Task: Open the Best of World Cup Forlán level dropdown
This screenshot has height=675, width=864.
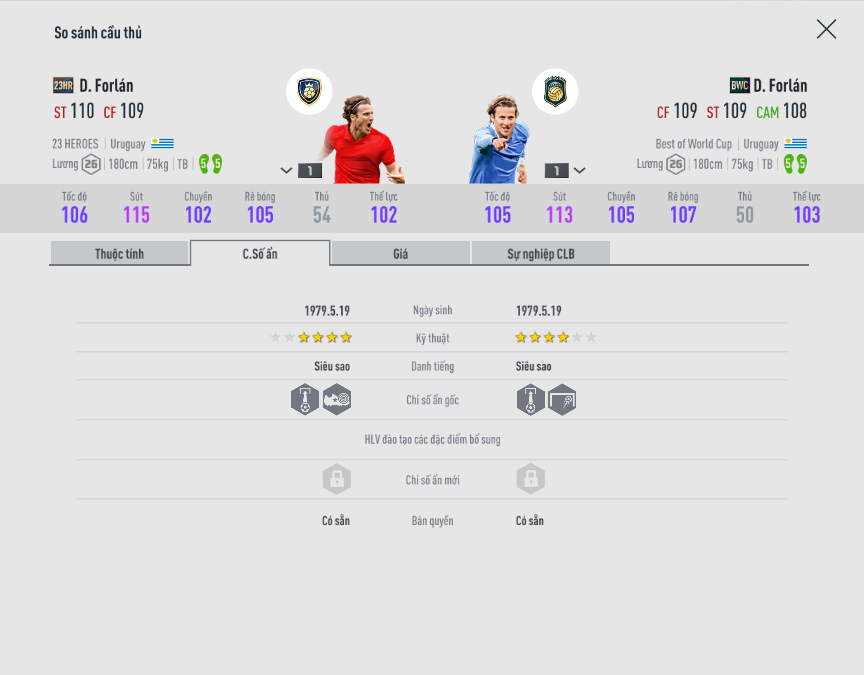Action: (579, 171)
